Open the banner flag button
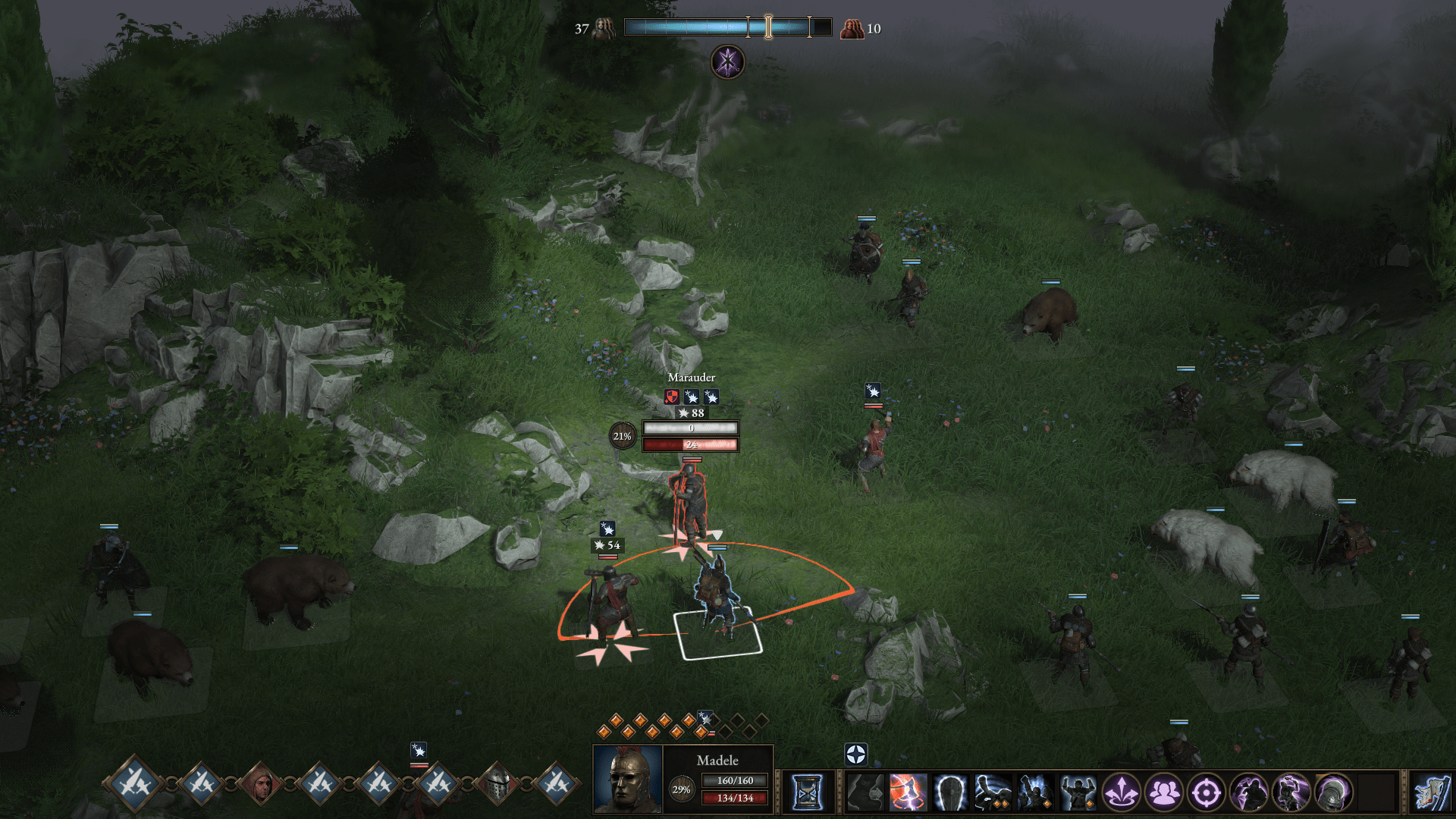 [x=1432, y=792]
